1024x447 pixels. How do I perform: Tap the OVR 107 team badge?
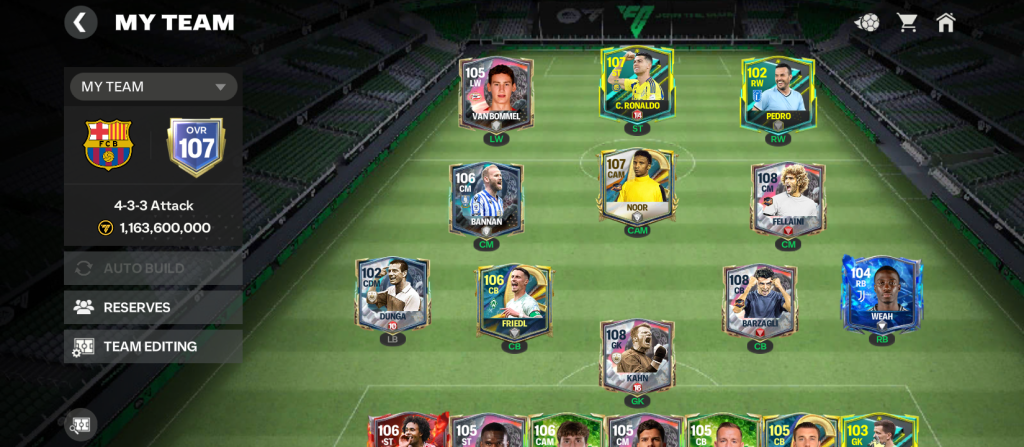click(x=196, y=147)
